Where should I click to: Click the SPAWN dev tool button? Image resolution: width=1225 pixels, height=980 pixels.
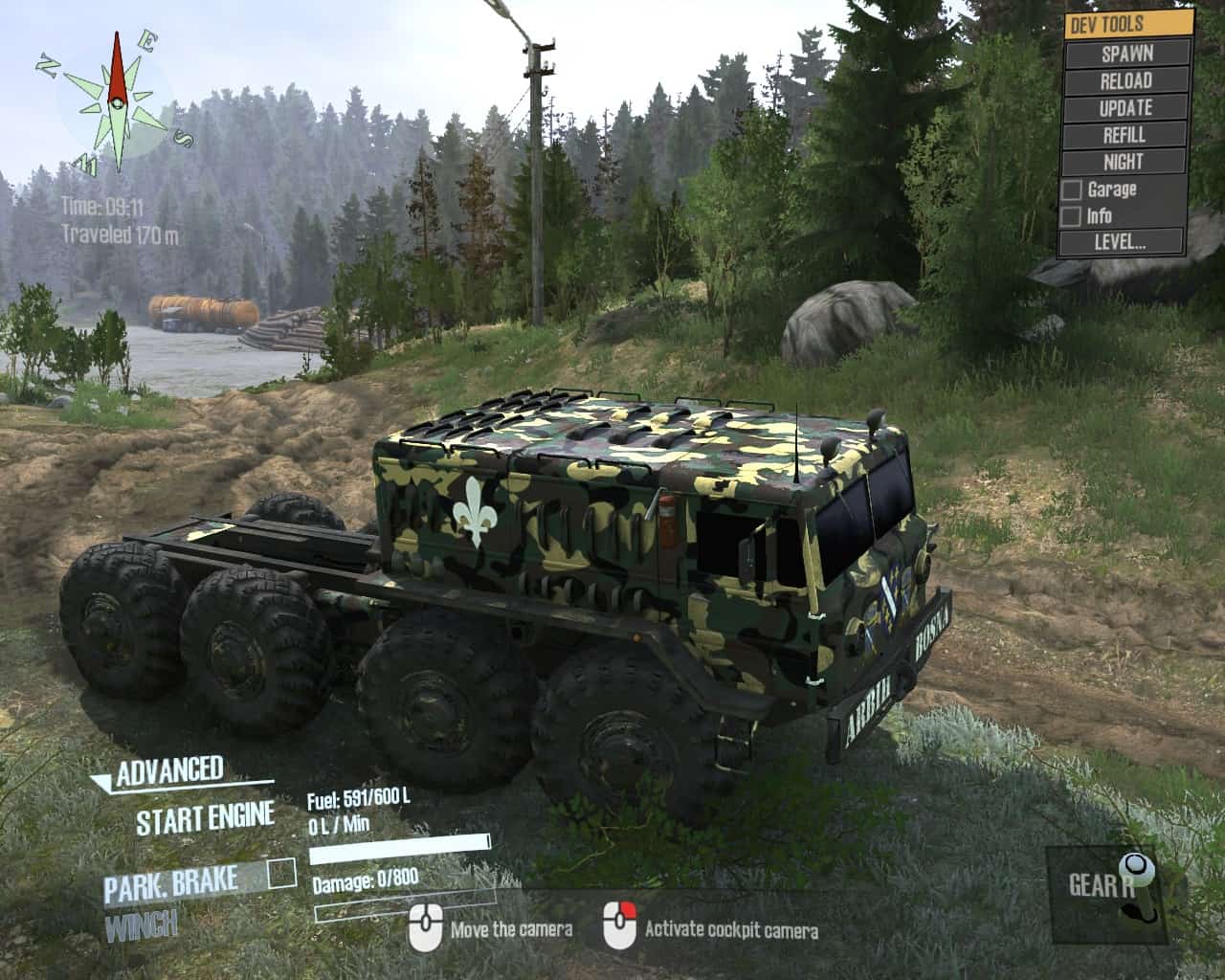tap(1125, 54)
